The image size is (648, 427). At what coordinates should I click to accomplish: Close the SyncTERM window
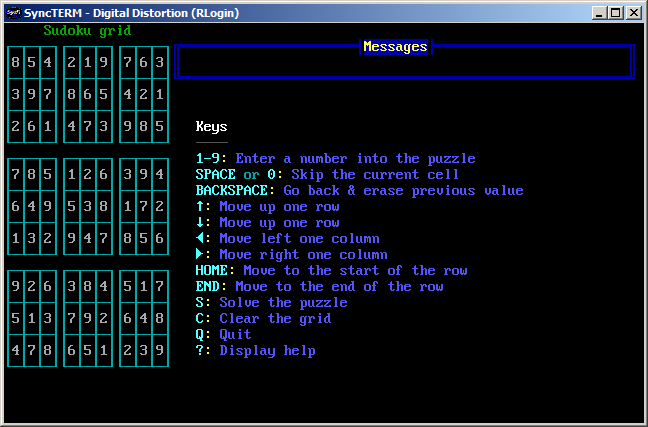tap(634, 12)
